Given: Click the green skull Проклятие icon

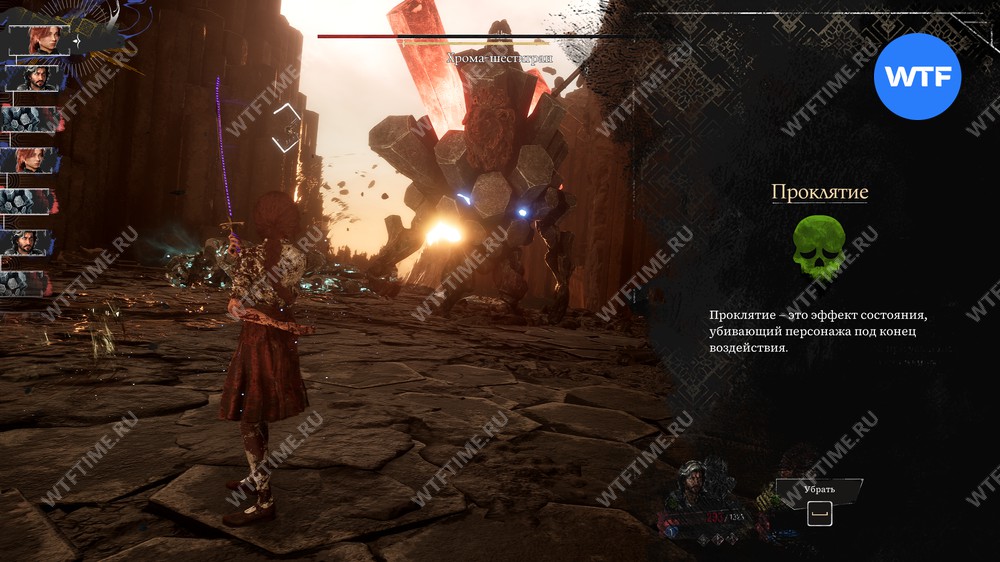Looking at the screenshot, I should tap(819, 249).
